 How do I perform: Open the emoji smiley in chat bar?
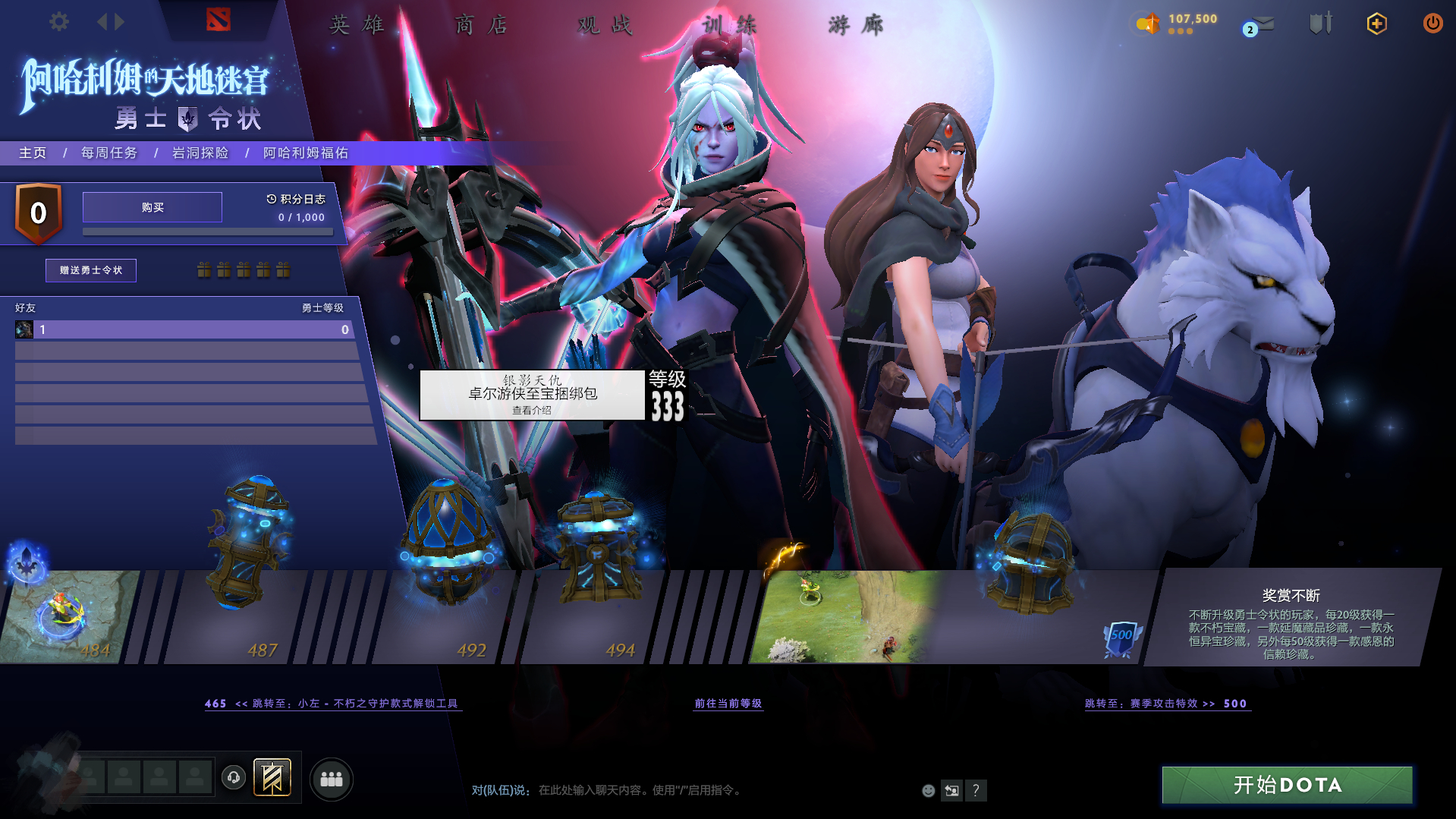pos(928,790)
